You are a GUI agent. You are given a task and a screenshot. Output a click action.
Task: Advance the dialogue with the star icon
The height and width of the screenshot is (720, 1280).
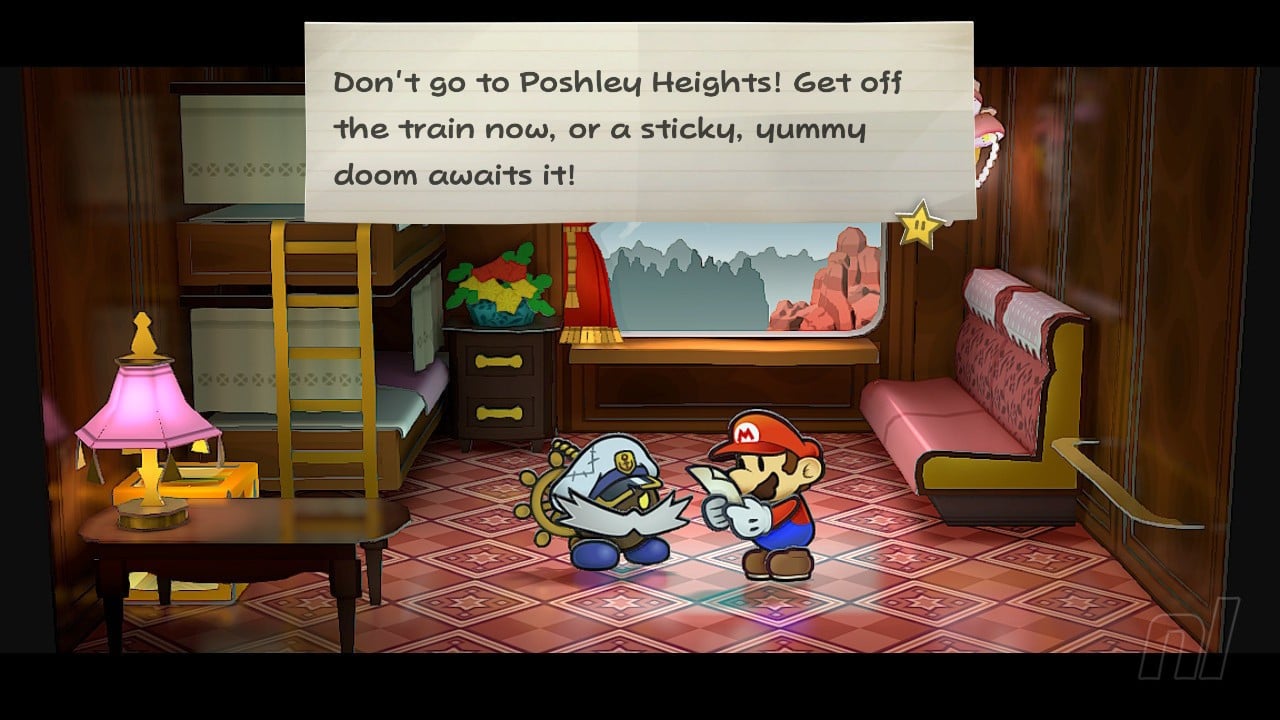(x=919, y=226)
